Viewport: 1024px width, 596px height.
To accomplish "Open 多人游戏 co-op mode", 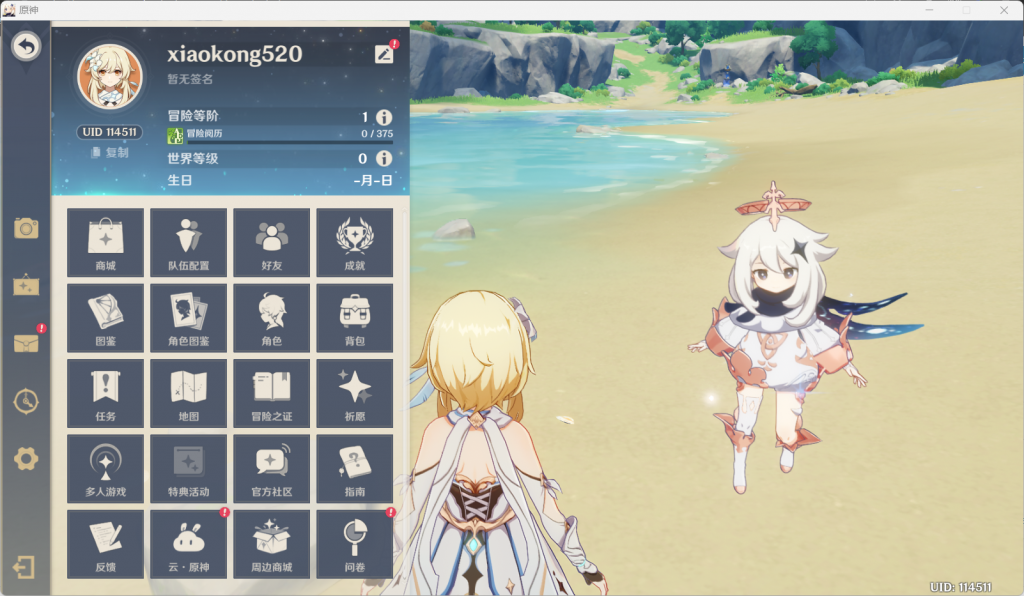I will tap(105, 467).
